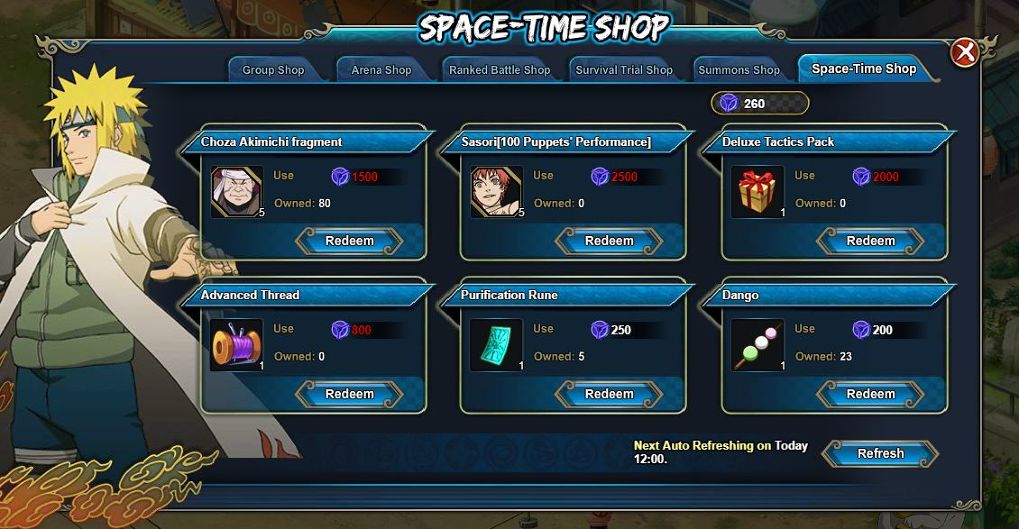The height and width of the screenshot is (529, 1019).
Task: Close the Space-Time Shop window
Action: 964,52
